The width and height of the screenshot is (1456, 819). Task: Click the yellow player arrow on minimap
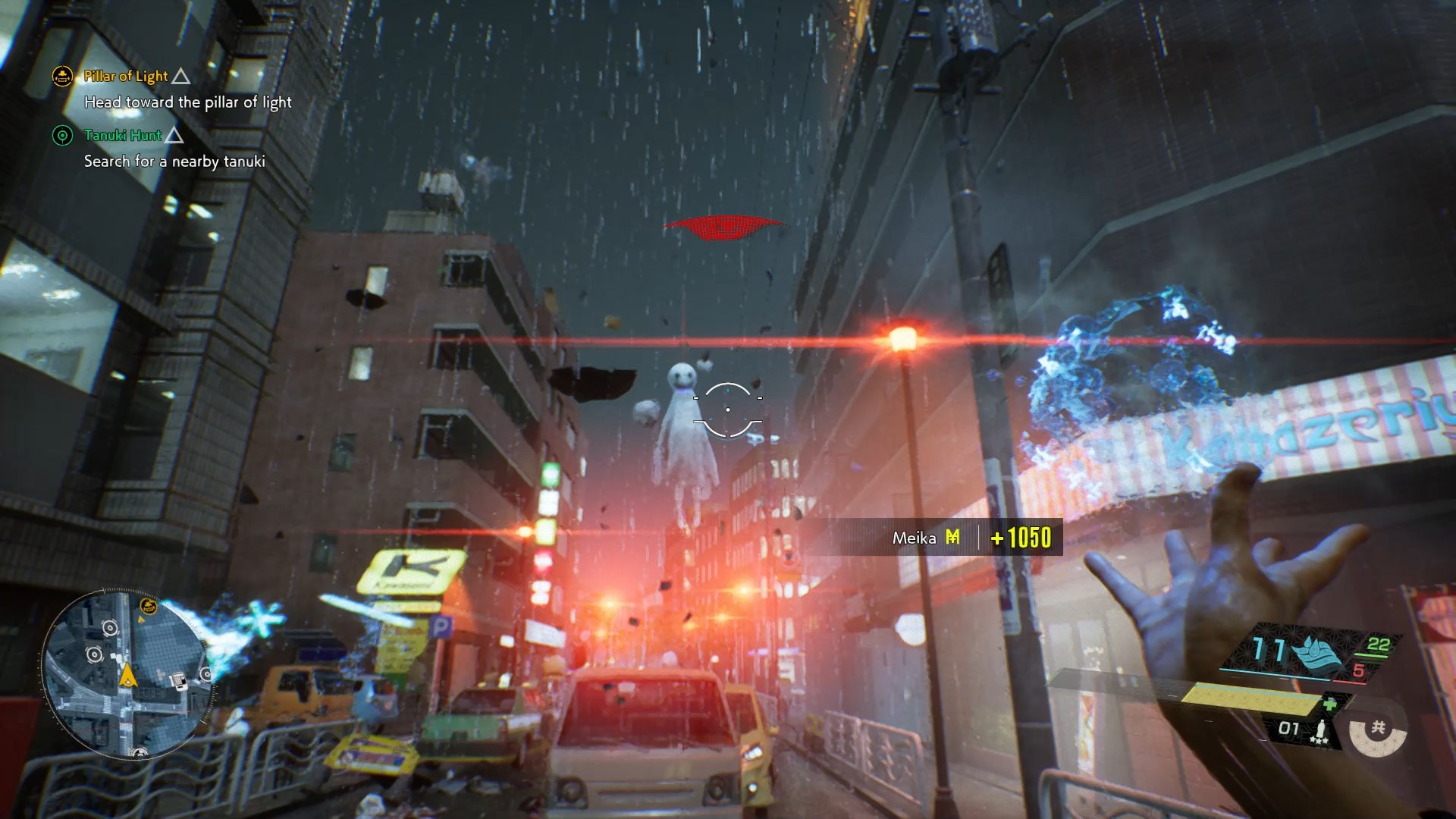pos(127,673)
